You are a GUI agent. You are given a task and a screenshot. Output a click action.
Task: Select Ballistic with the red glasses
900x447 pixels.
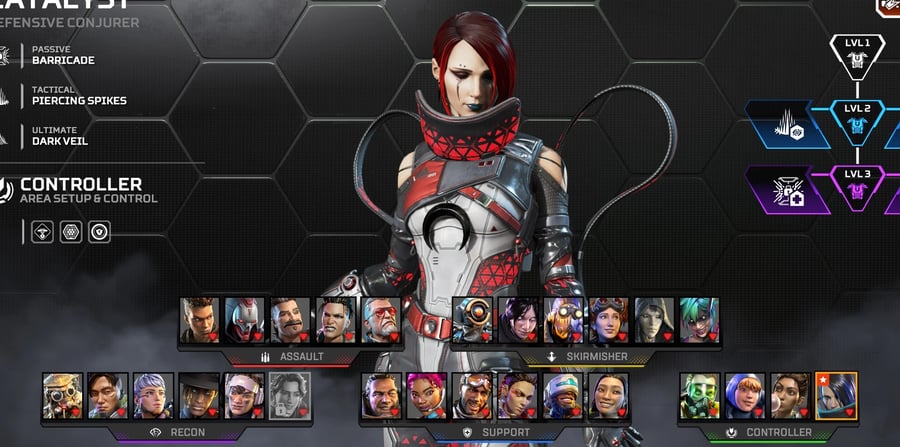click(x=381, y=320)
